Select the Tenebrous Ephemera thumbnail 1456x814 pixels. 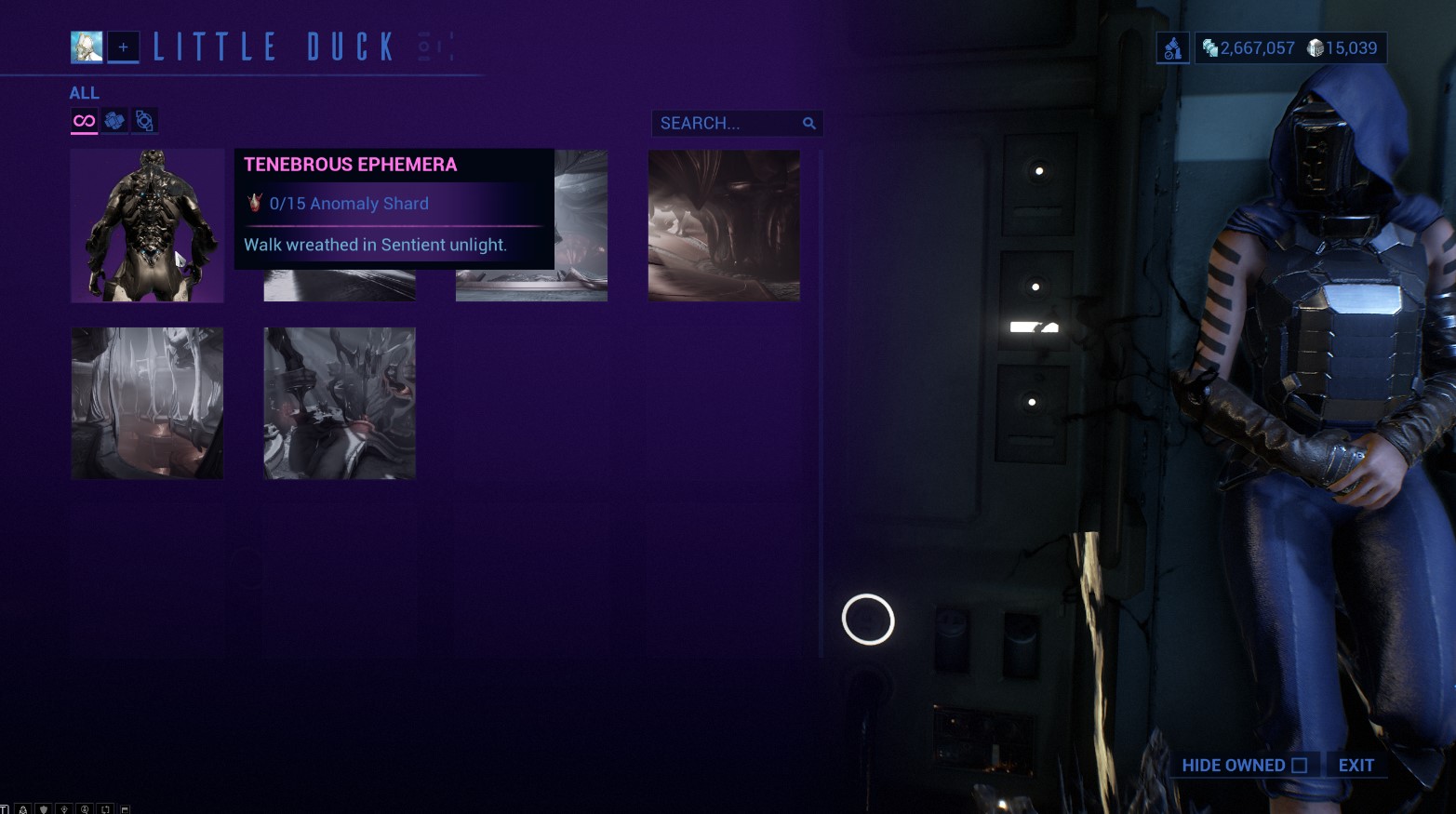[x=146, y=225]
